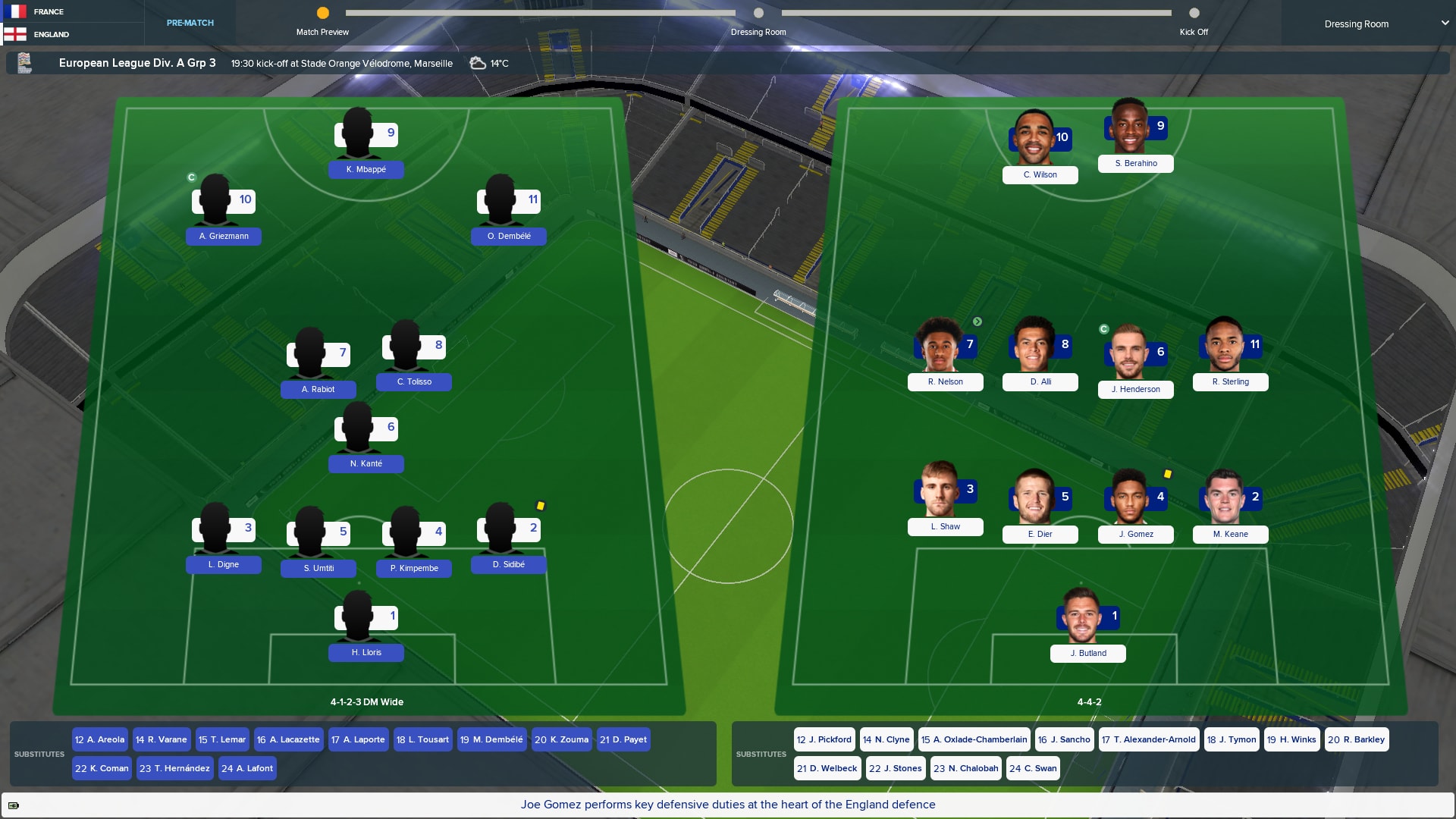This screenshot has width=1456, height=819.
Task: Open the Dressing Room dropdown
Action: tap(1386, 24)
